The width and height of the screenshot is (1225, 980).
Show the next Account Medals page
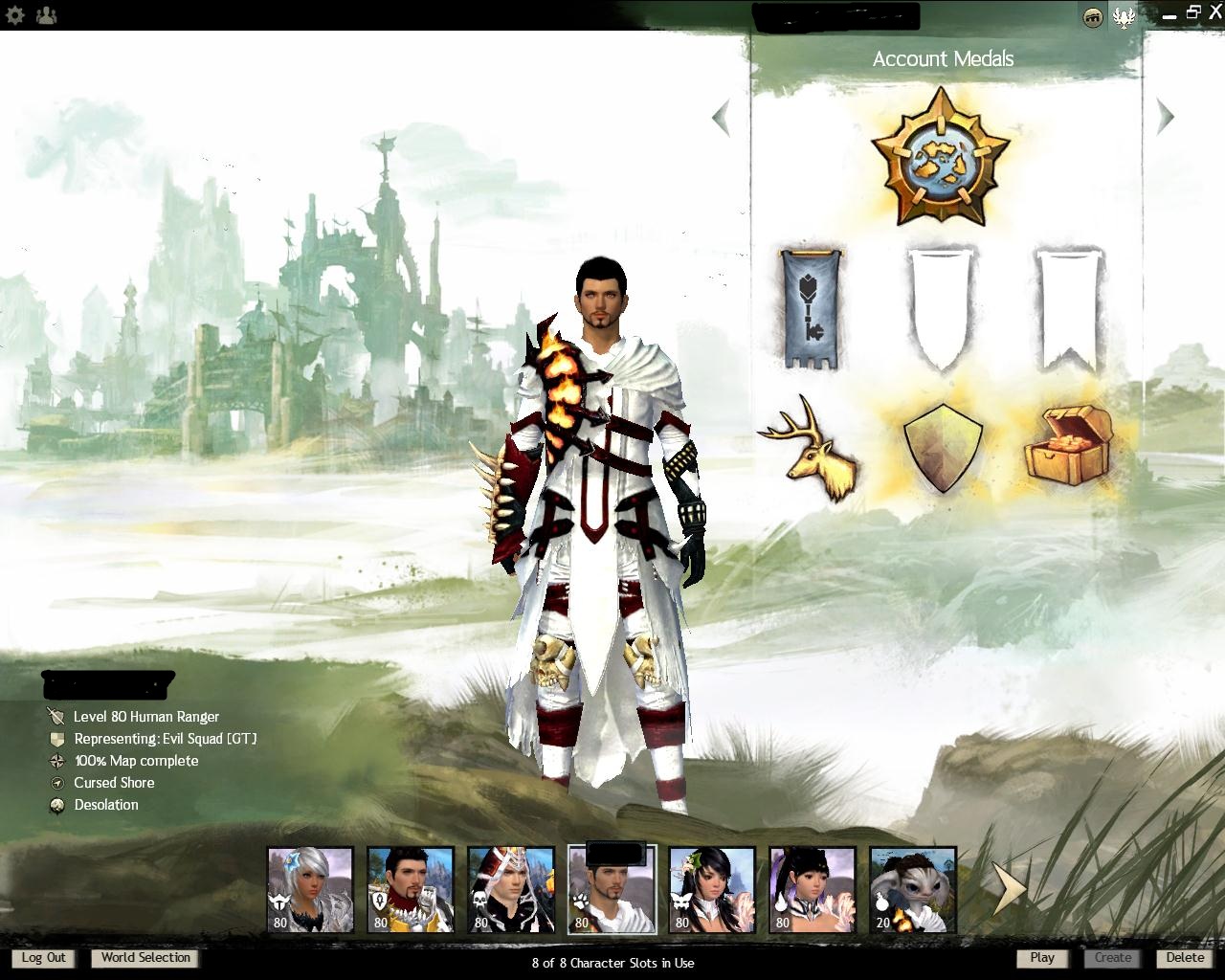pos(1165,117)
